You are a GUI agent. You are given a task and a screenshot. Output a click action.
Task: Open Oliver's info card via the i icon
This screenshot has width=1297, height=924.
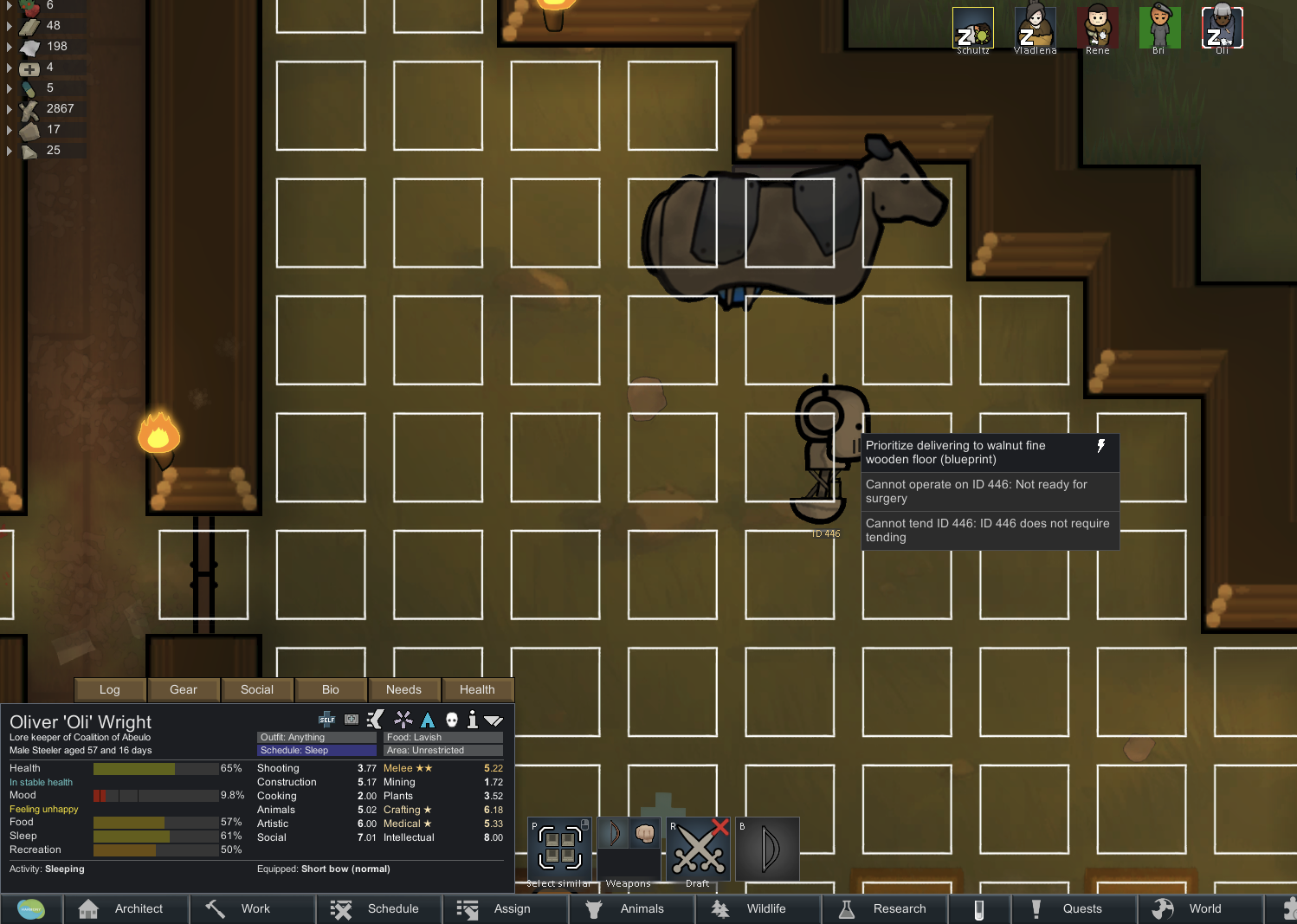tap(472, 720)
